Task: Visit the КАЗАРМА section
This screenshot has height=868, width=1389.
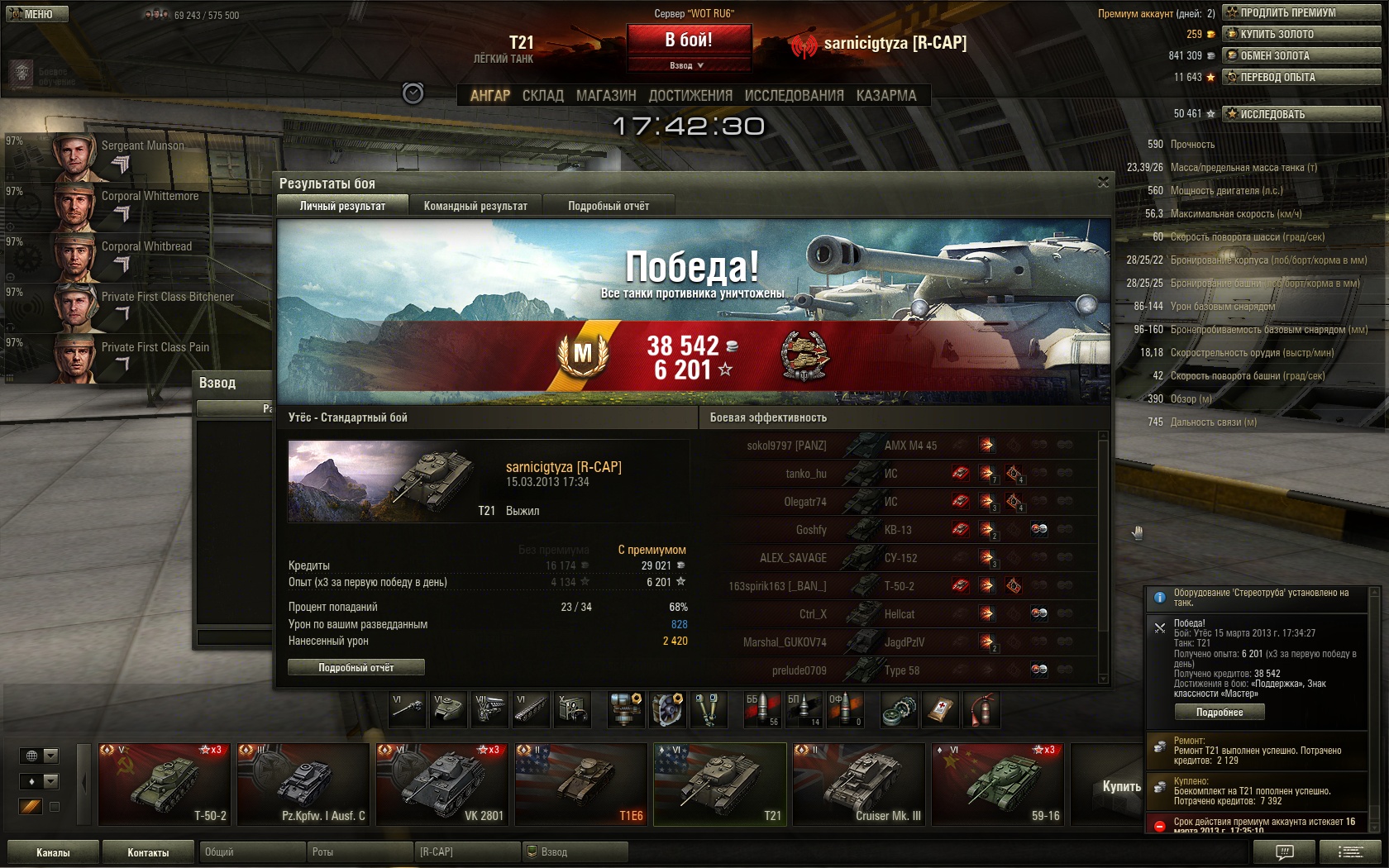Action: point(886,96)
